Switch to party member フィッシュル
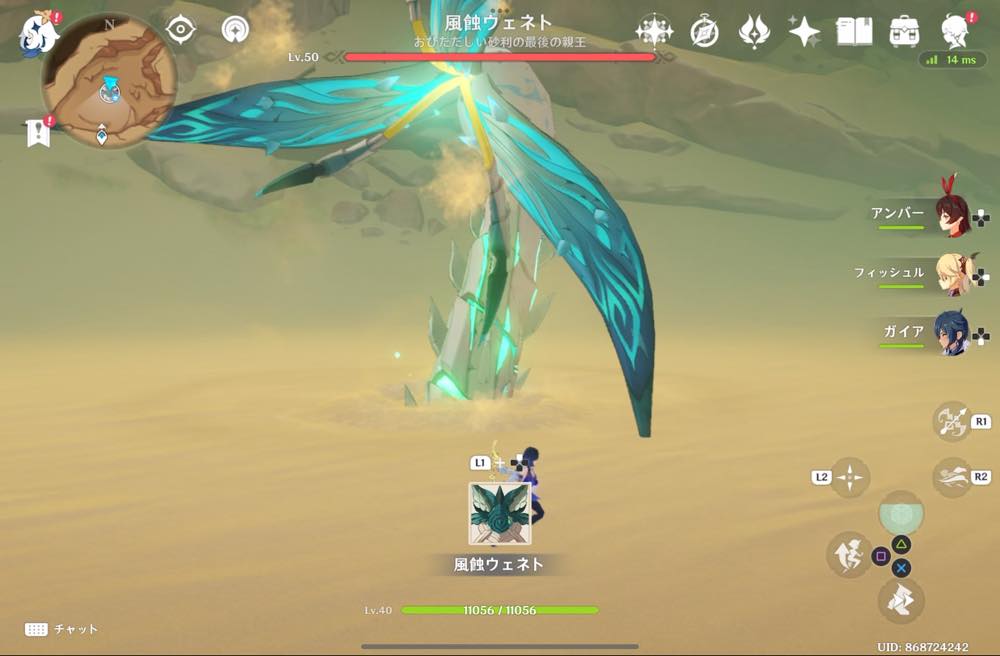Image resolution: width=1000 pixels, height=656 pixels. click(952, 274)
